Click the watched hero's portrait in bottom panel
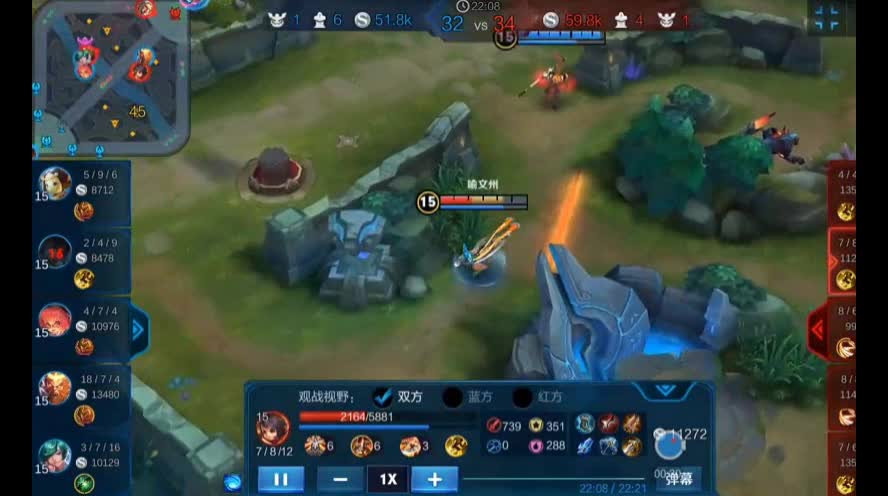888x496 pixels. [x=274, y=431]
